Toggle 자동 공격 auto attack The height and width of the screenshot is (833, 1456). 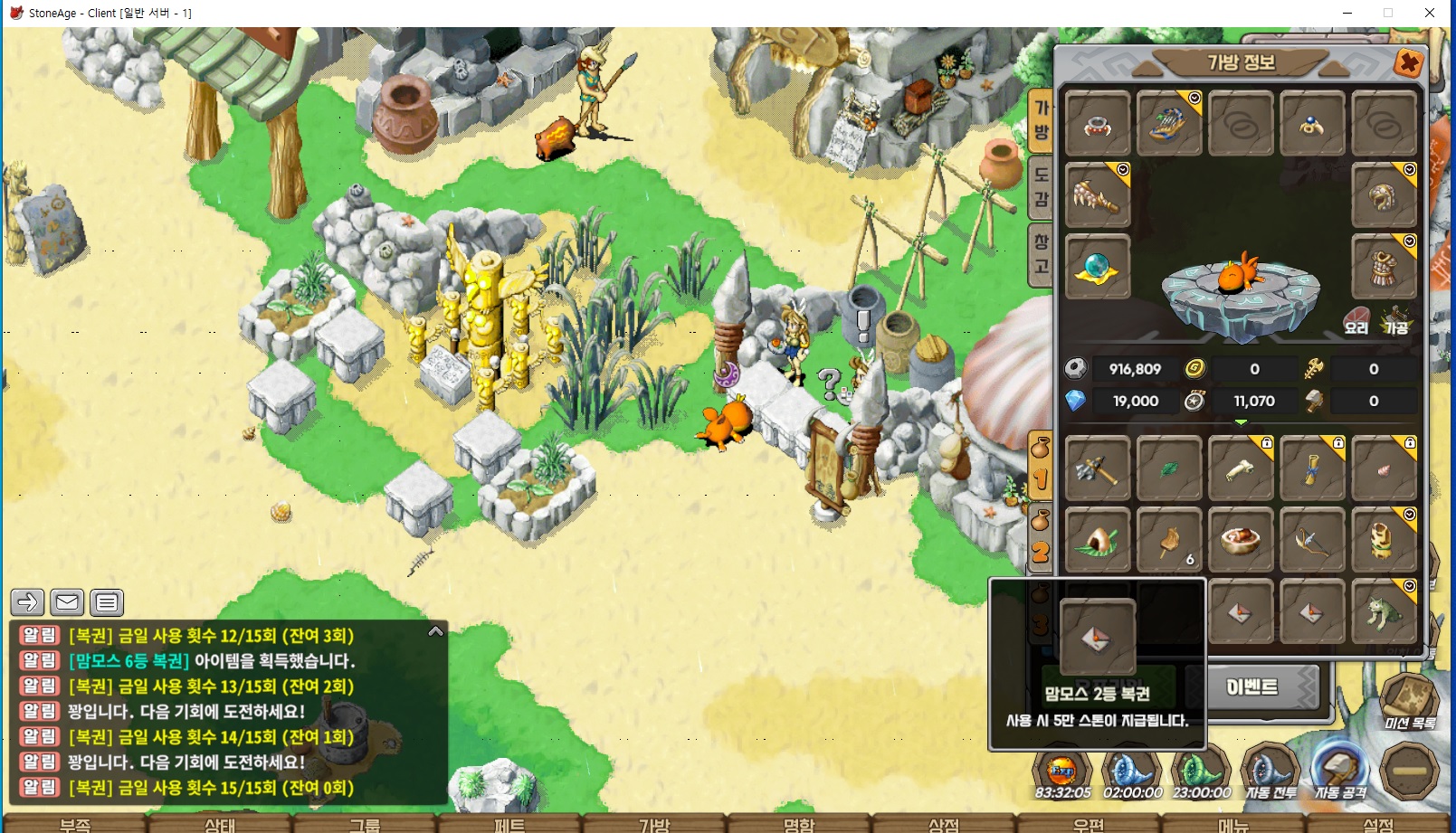(1340, 773)
